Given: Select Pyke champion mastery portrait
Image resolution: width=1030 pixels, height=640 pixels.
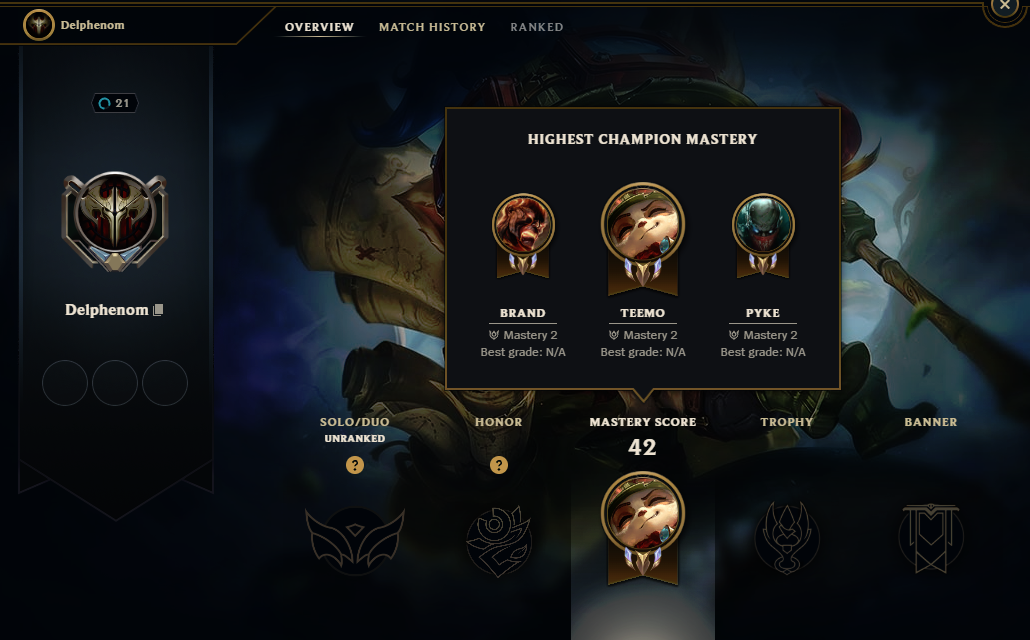Looking at the screenshot, I should coord(763,225).
